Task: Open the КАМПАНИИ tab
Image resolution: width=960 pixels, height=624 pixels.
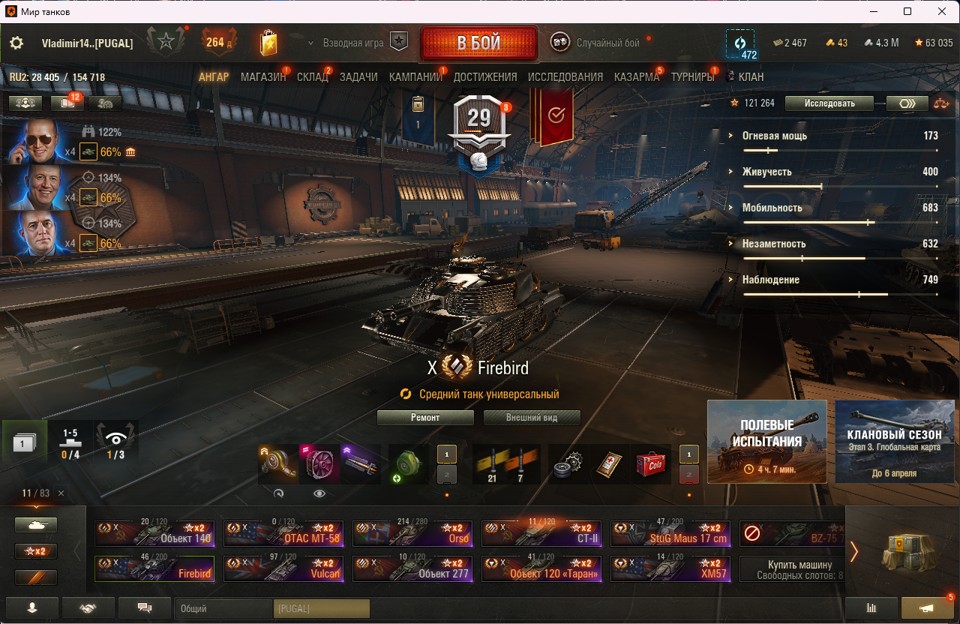Action: pyautogui.click(x=415, y=77)
